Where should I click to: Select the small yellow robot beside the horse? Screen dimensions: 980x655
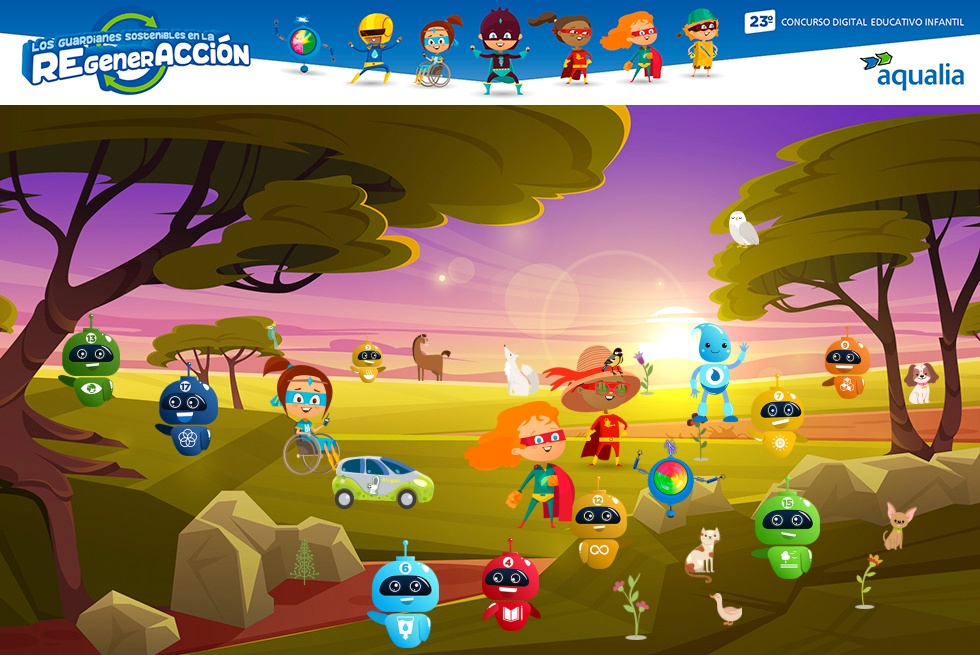pos(368,361)
